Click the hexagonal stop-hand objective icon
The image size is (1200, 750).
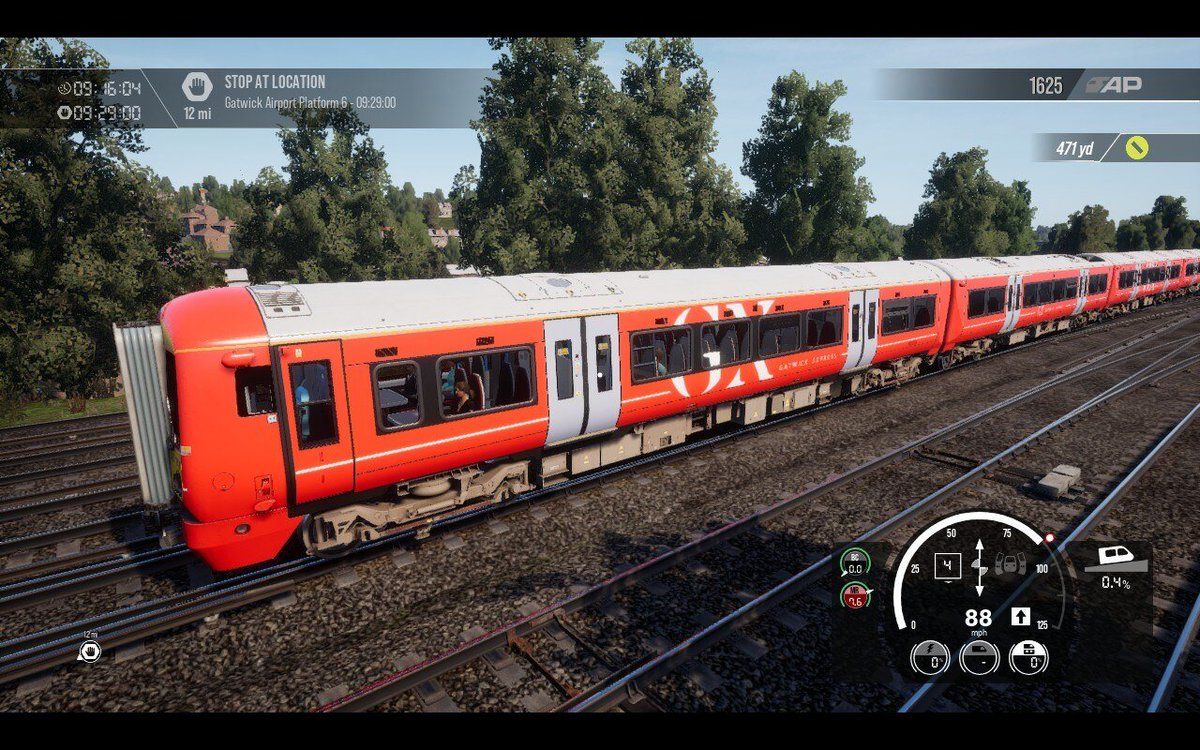click(197, 87)
